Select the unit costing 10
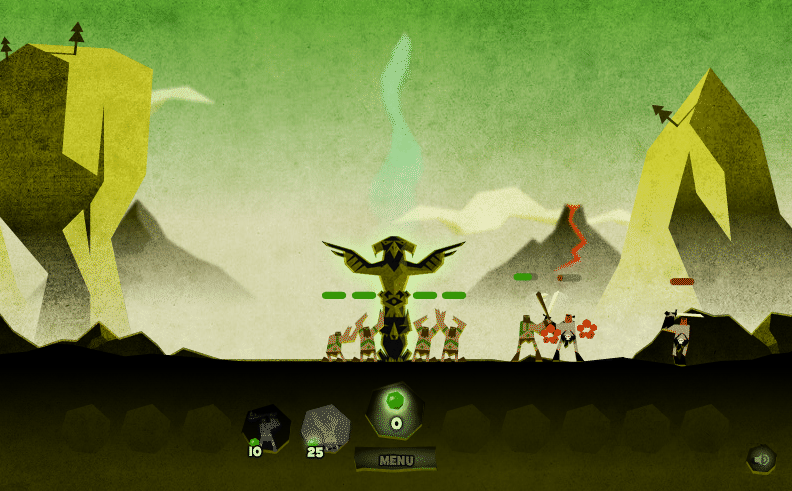792x491 pixels. [x=266, y=428]
